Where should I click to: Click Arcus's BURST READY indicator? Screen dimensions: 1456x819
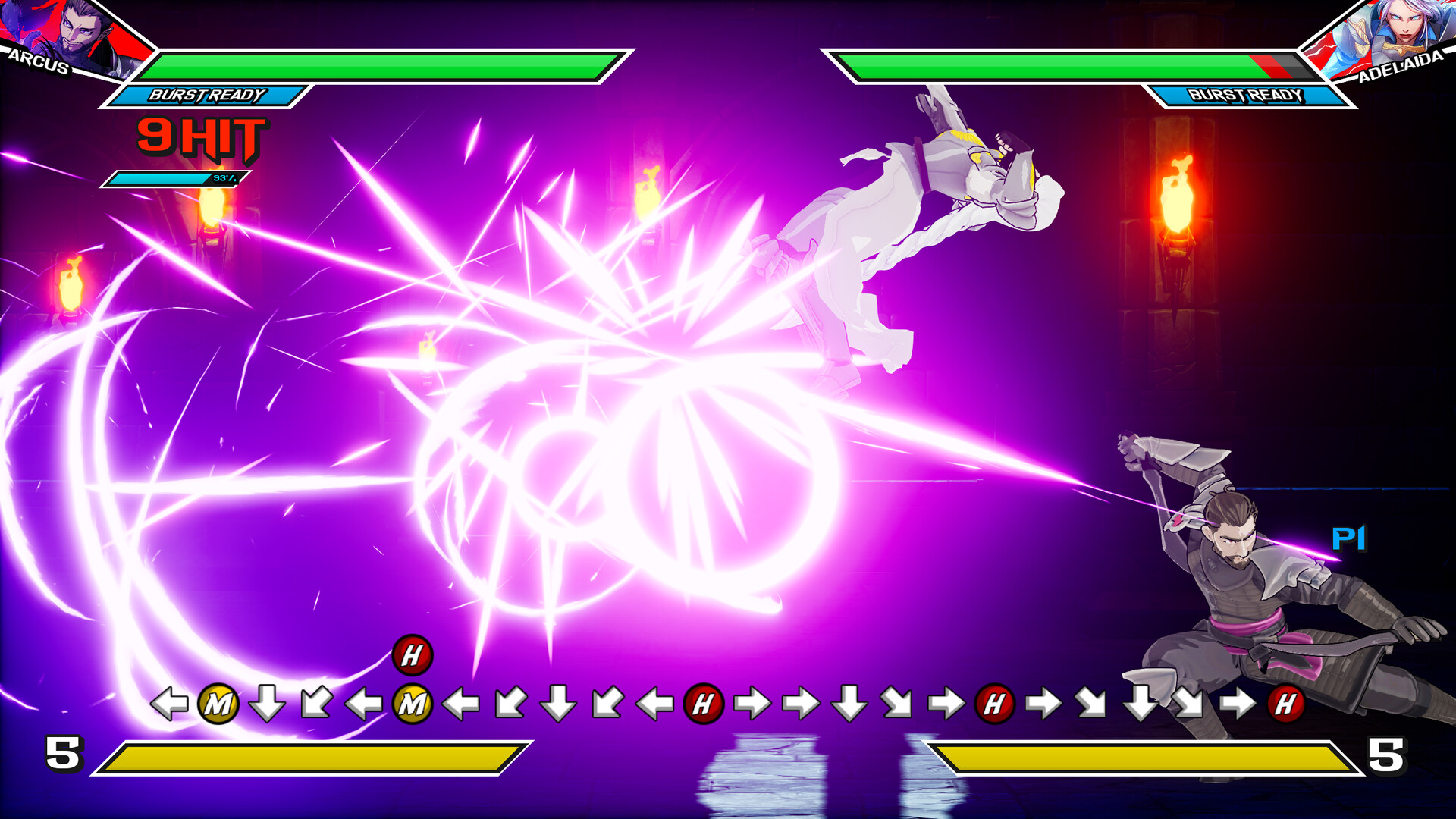tap(206, 96)
